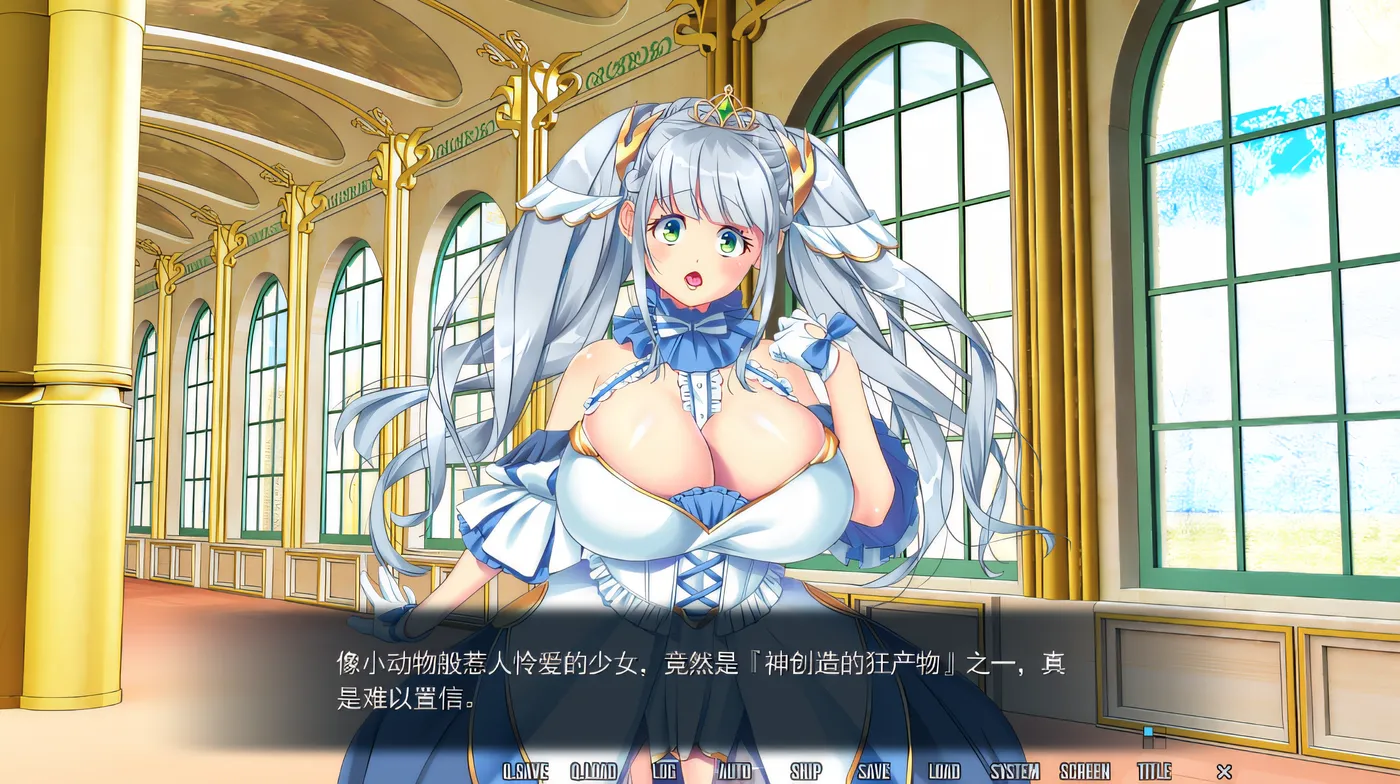Screen dimensions: 1400x784
Task: Hide the interface with the X control
Action: pos(1225,771)
